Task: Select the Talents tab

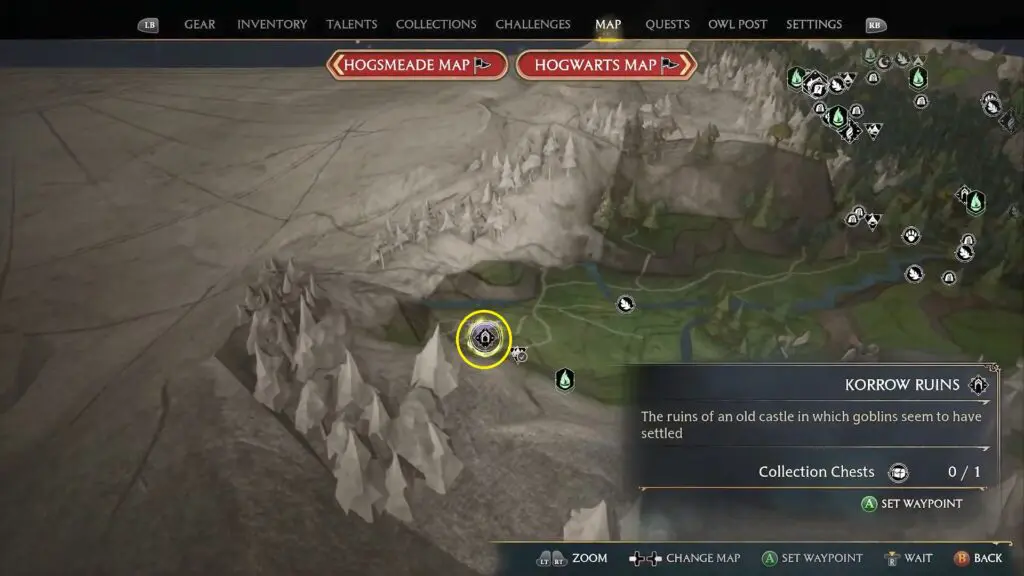Action: [352, 24]
